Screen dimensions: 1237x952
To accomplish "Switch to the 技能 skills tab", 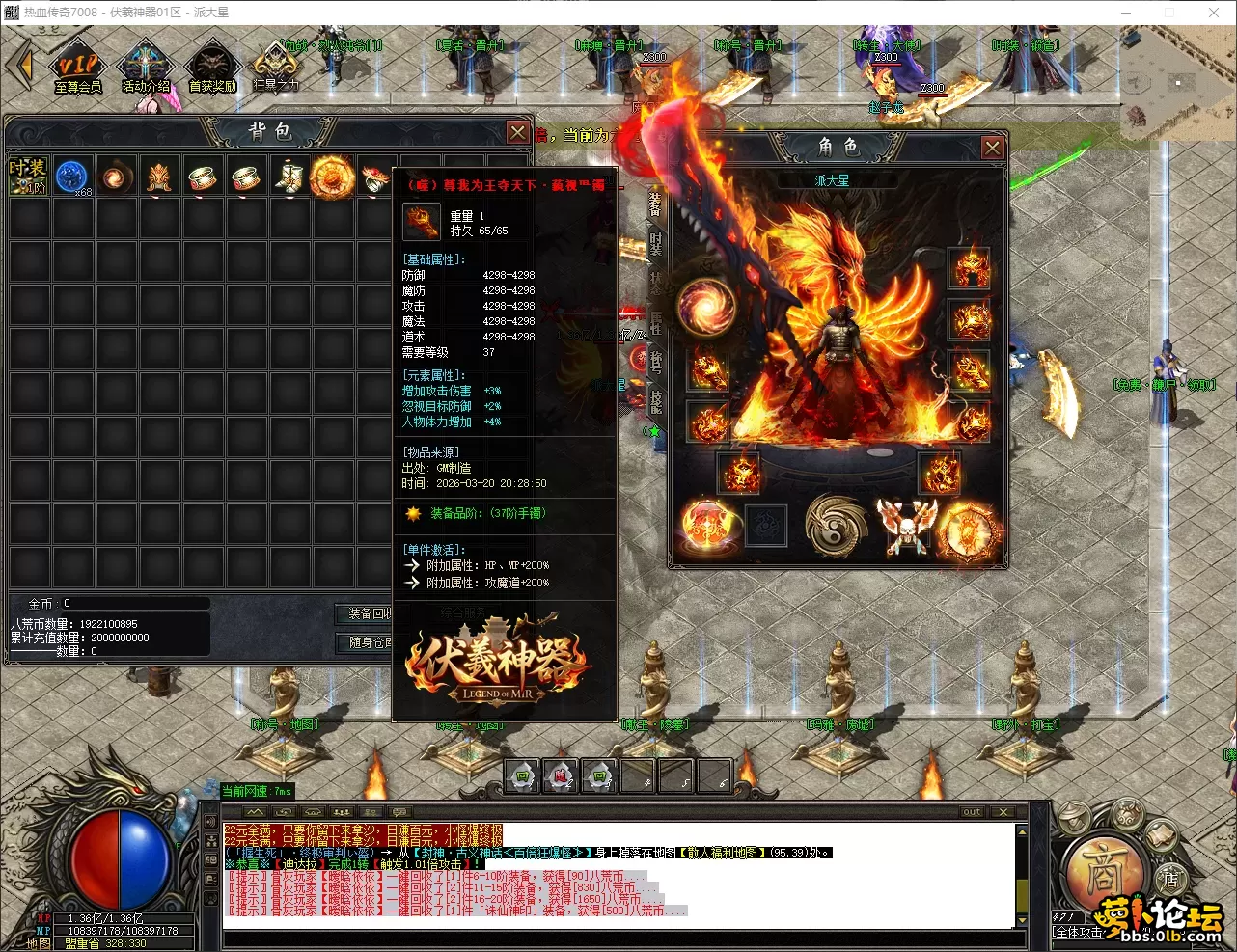I will point(656,401).
